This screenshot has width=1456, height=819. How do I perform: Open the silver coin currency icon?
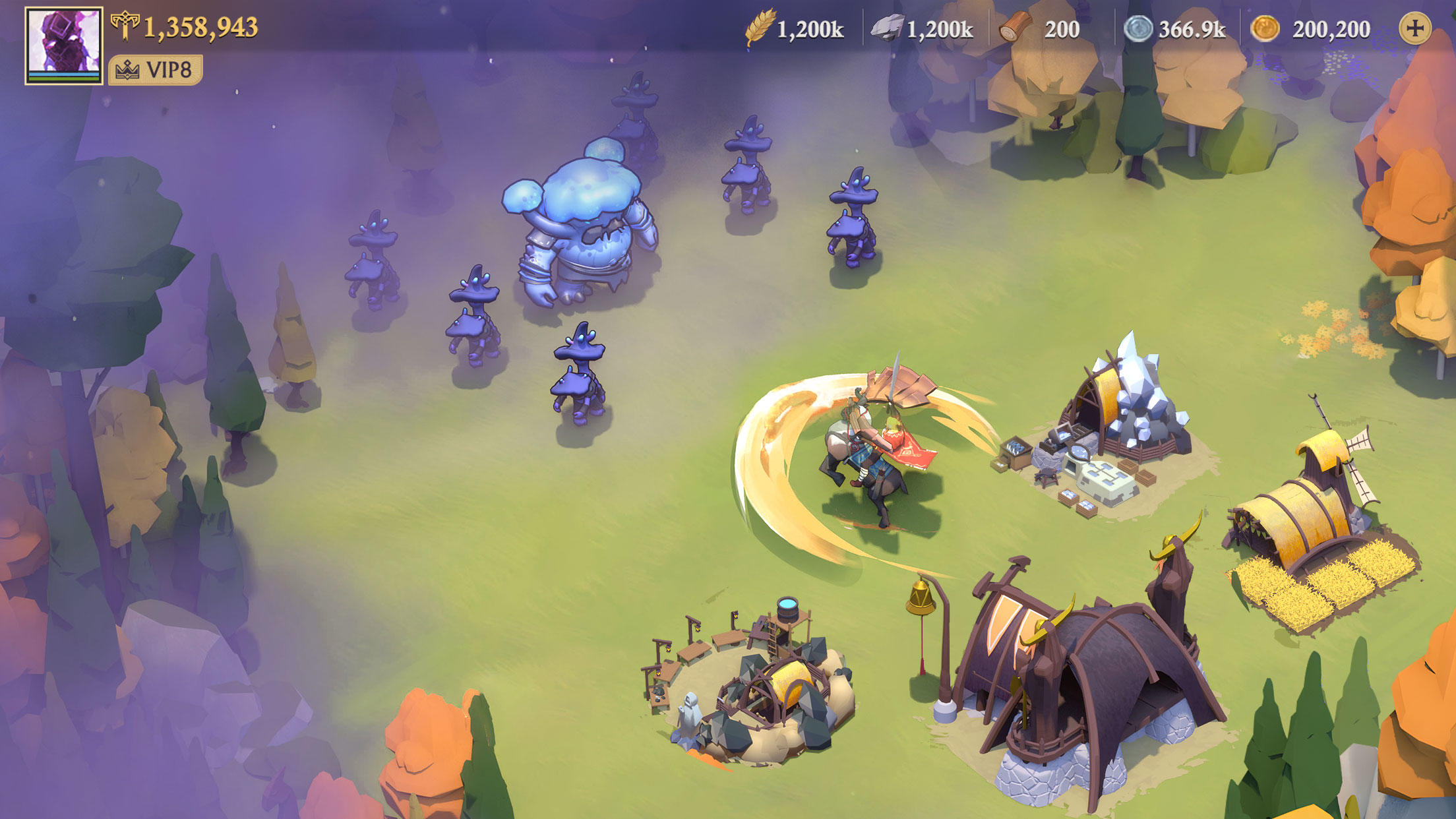point(1137,29)
